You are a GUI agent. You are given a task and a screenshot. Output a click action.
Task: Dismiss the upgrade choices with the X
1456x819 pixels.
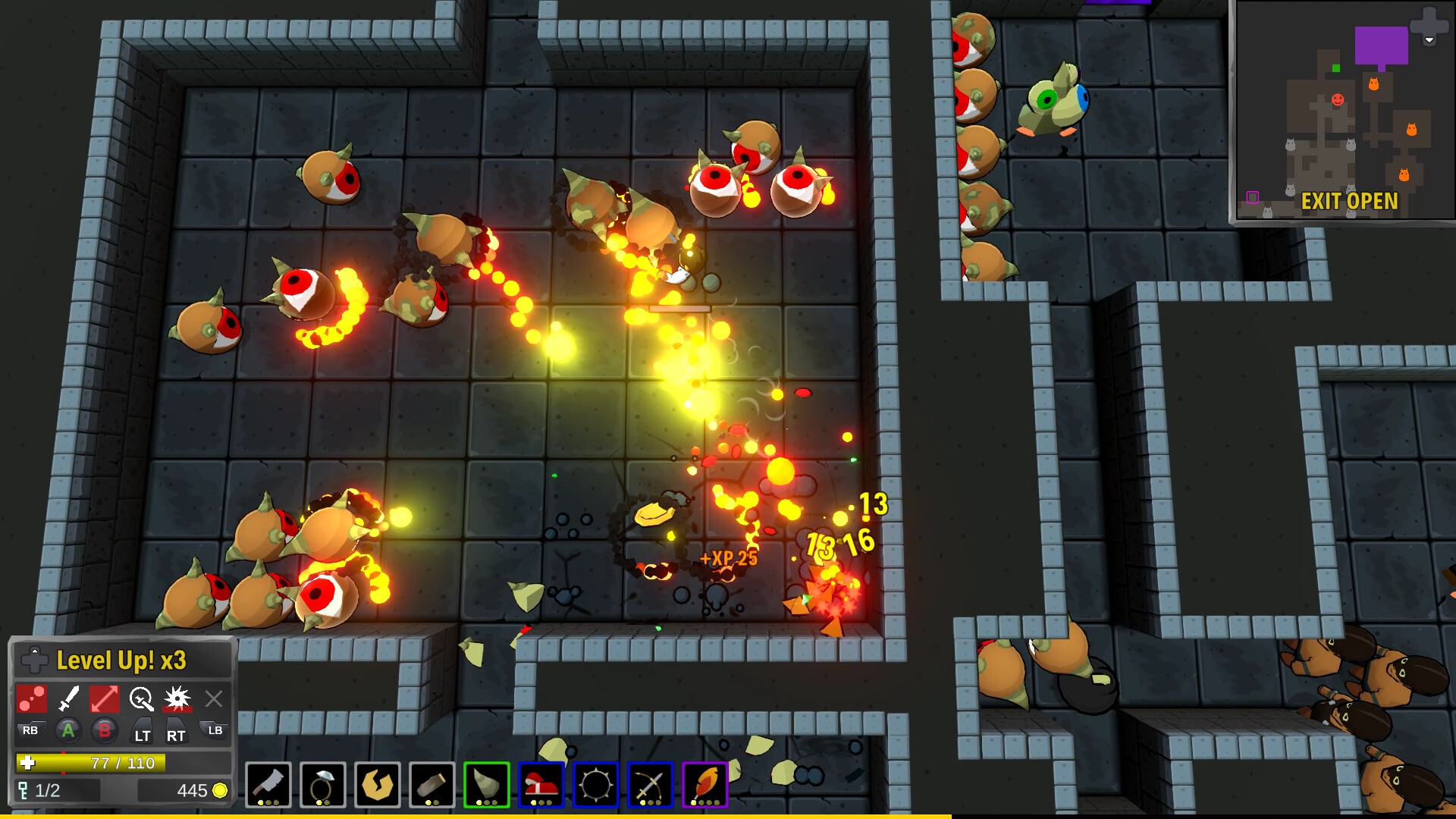pos(213,699)
